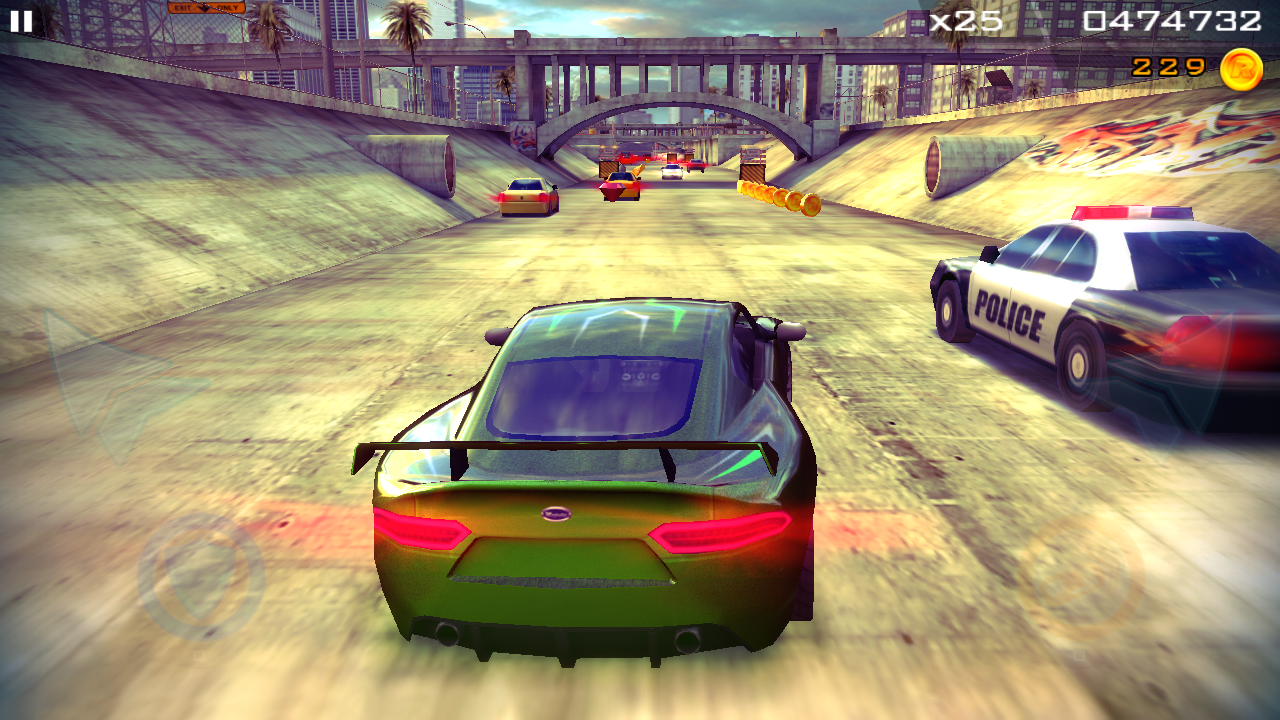Select the faded shield power-up badge
Viewport: 1280px width, 720px height.
pyautogui.click(x=198, y=575)
